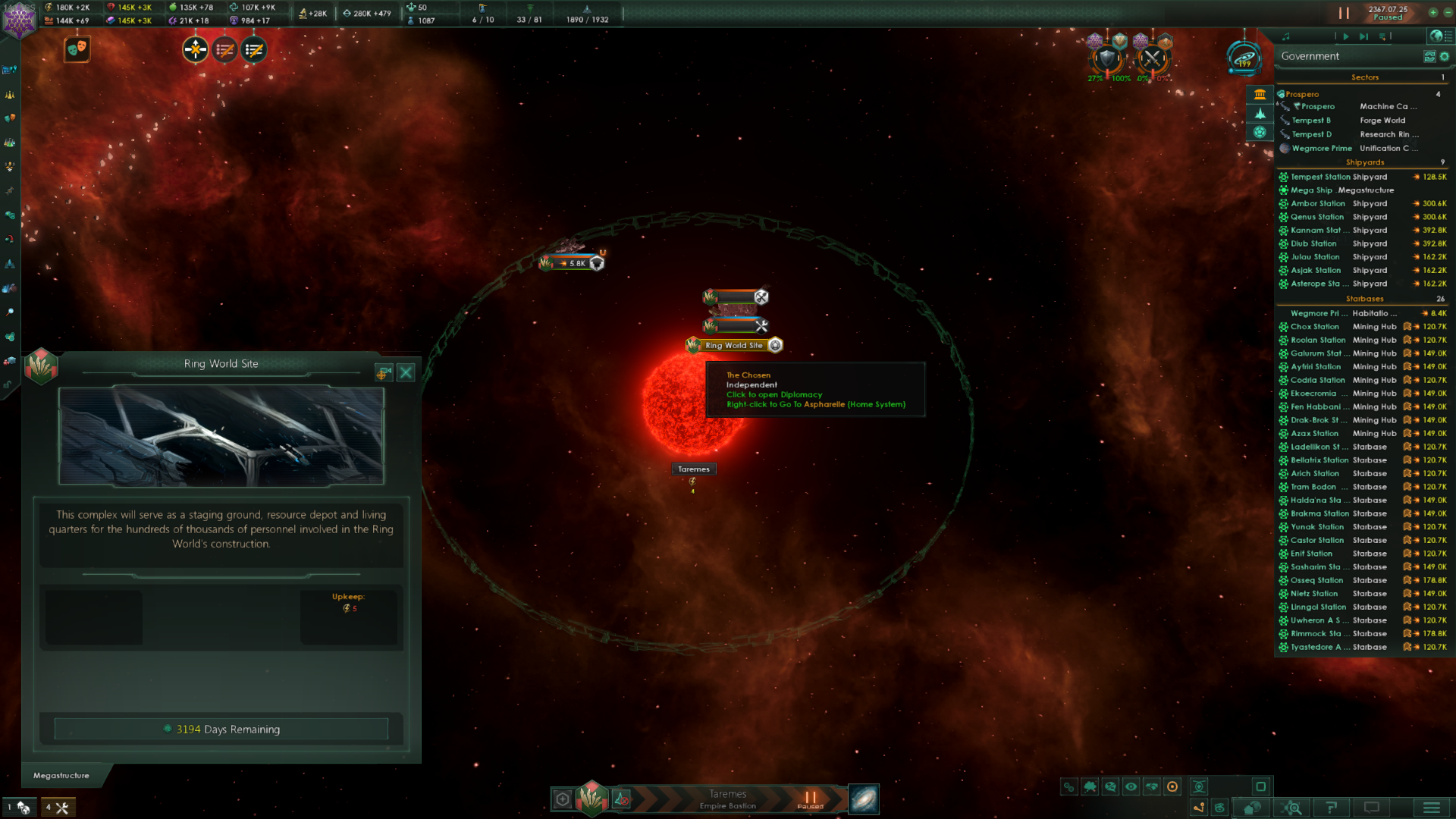Collapse the Shipyards outliner section
The image size is (1456, 819).
point(1364,162)
